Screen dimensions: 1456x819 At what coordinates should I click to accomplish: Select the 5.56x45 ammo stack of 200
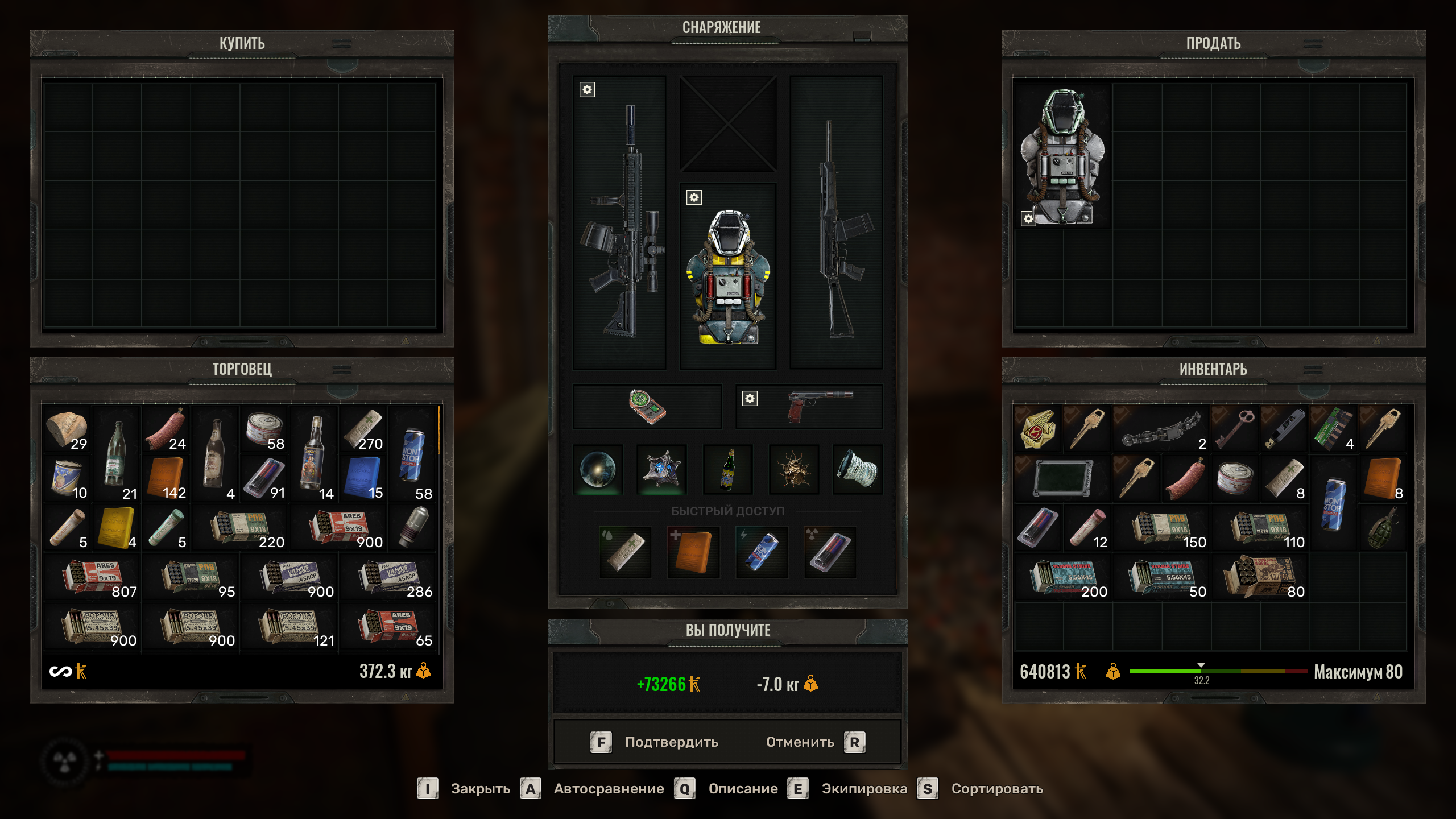[1062, 577]
